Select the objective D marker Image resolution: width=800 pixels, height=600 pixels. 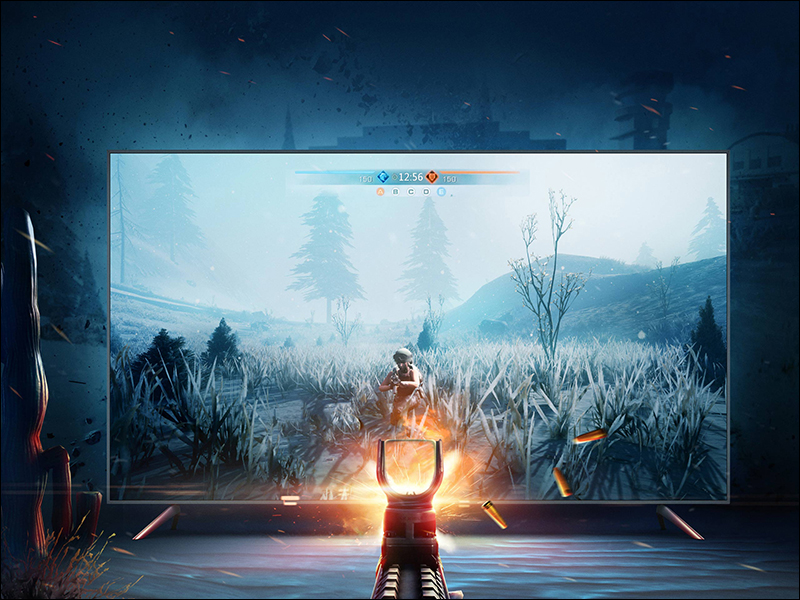(425, 191)
